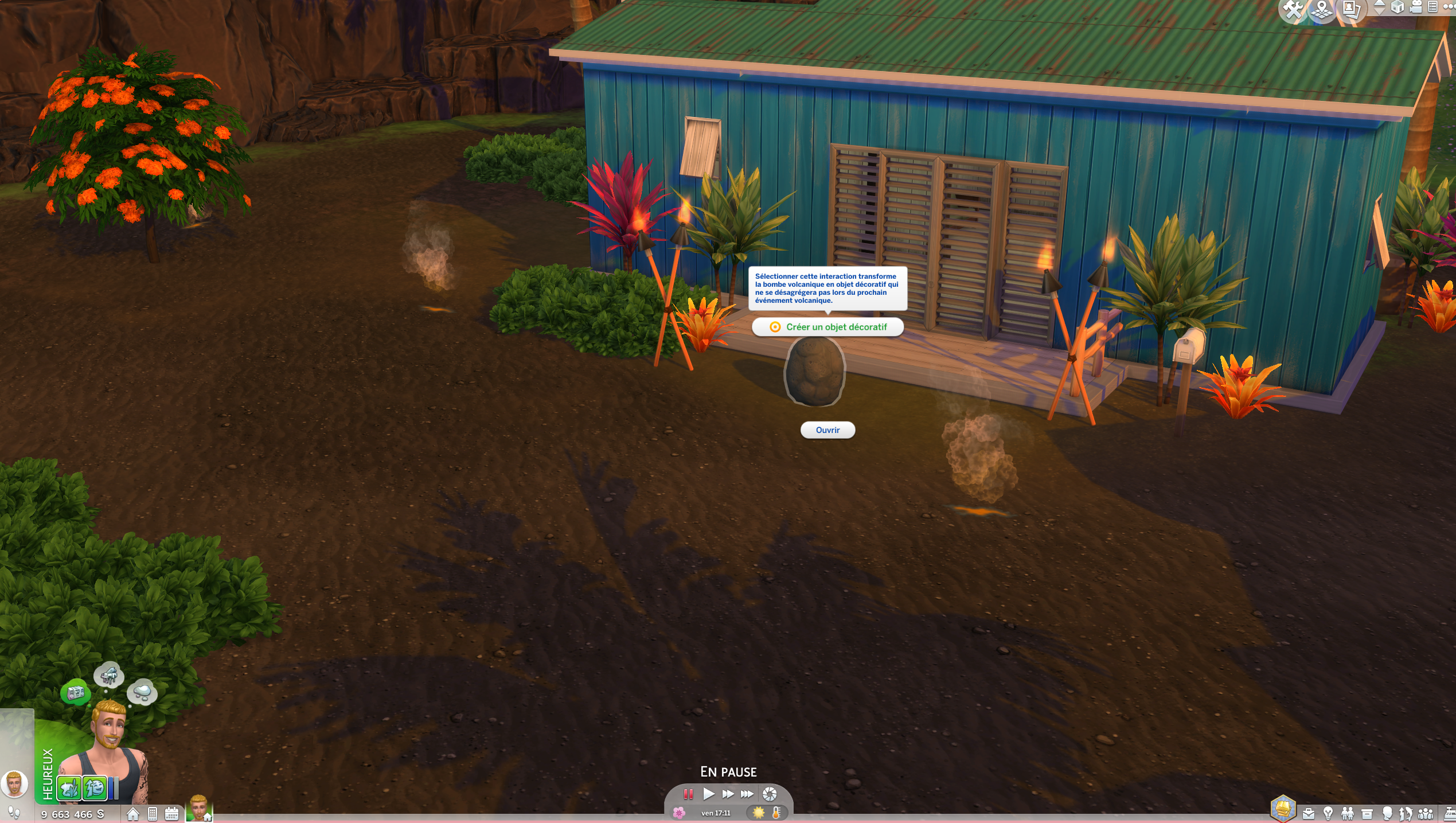Click the red pause button
Screen dimensions: 1456x823
click(688, 794)
